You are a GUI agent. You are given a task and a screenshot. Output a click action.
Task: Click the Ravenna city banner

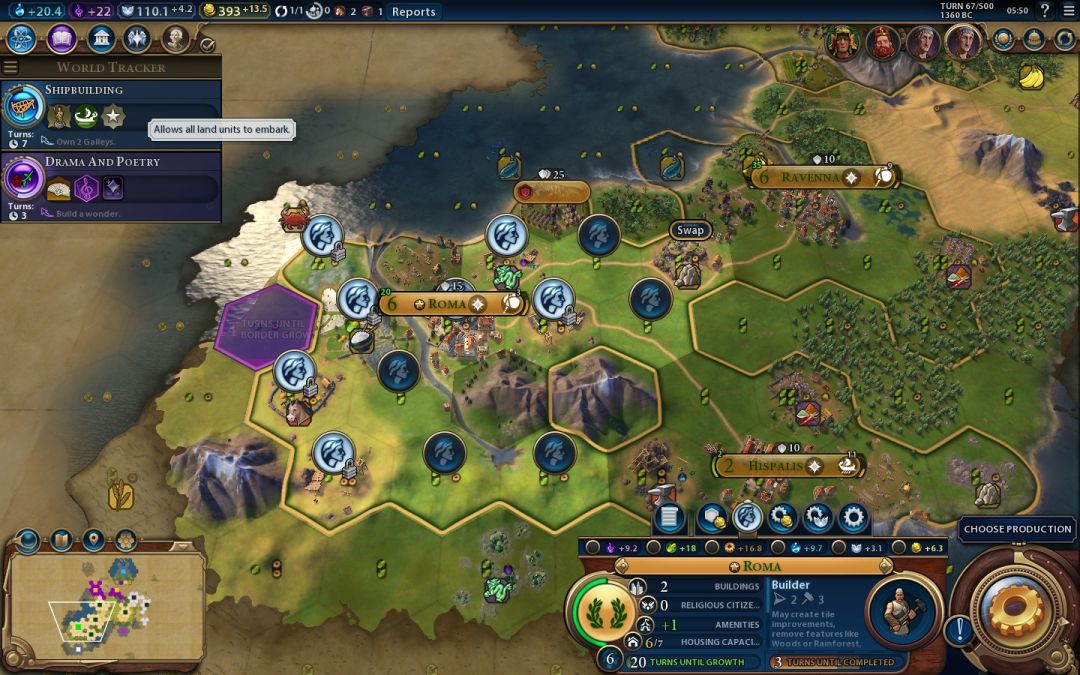click(x=810, y=178)
